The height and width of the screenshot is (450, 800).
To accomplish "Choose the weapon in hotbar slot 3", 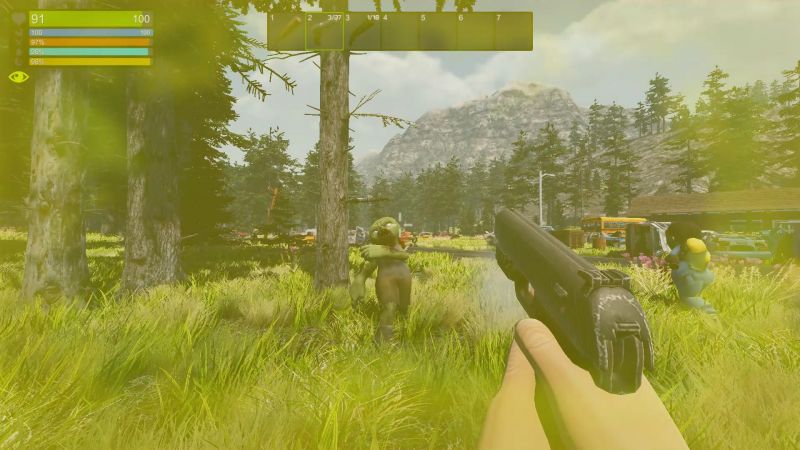I will pyautogui.click(x=362, y=31).
